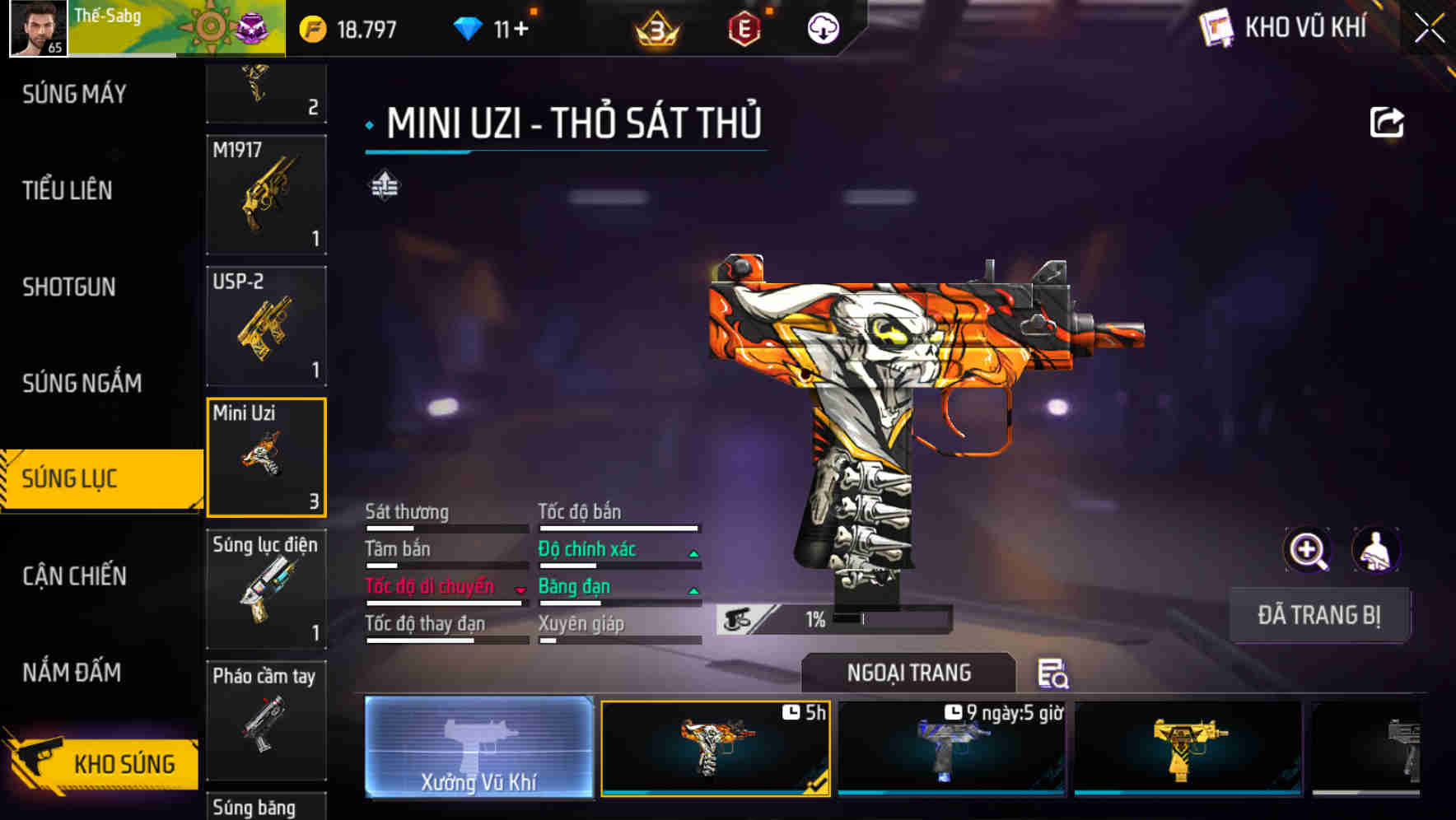The image size is (1456, 820).
Task: Click the share weapon icon
Action: tap(1388, 122)
